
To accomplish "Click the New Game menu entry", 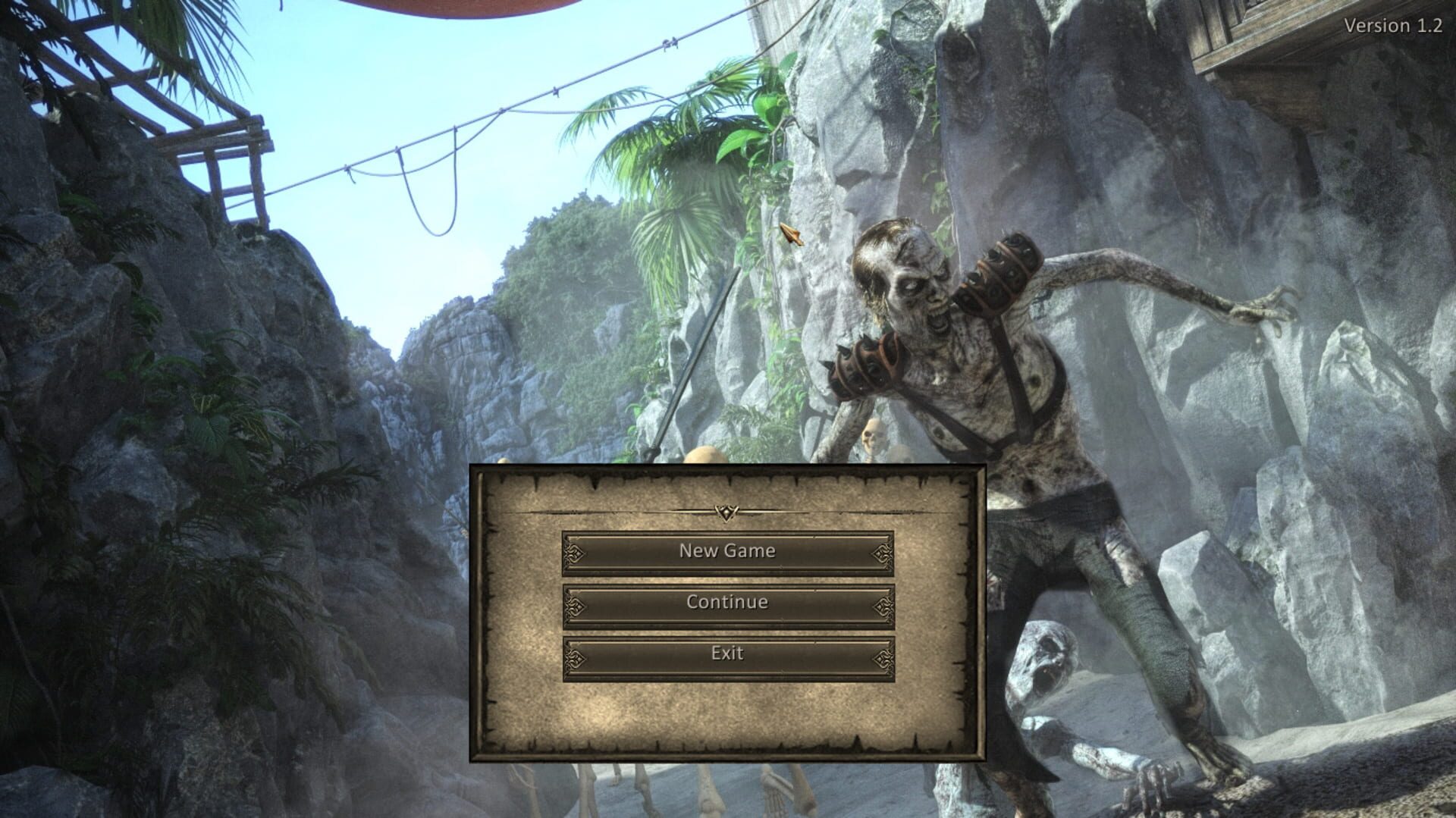I will pos(726,551).
